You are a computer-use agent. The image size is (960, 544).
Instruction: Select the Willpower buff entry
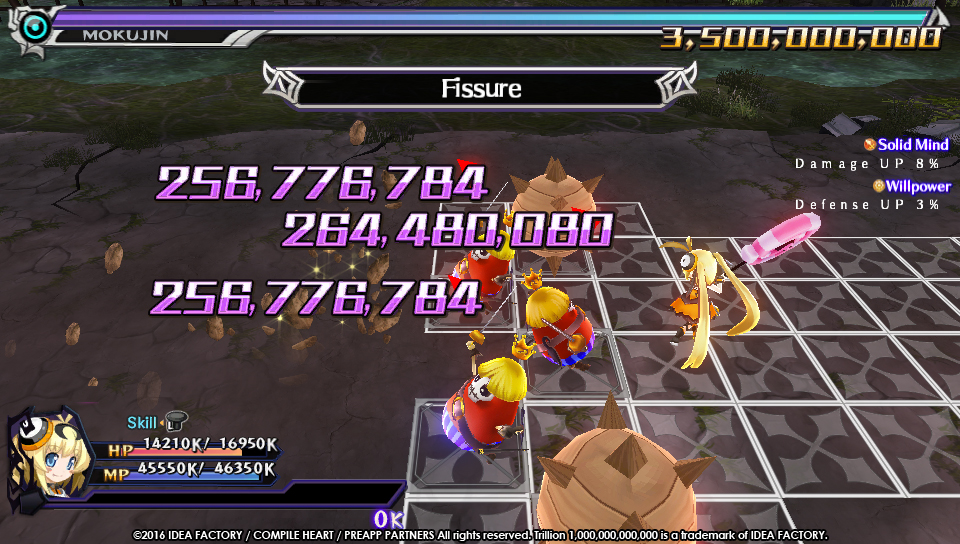tap(910, 186)
